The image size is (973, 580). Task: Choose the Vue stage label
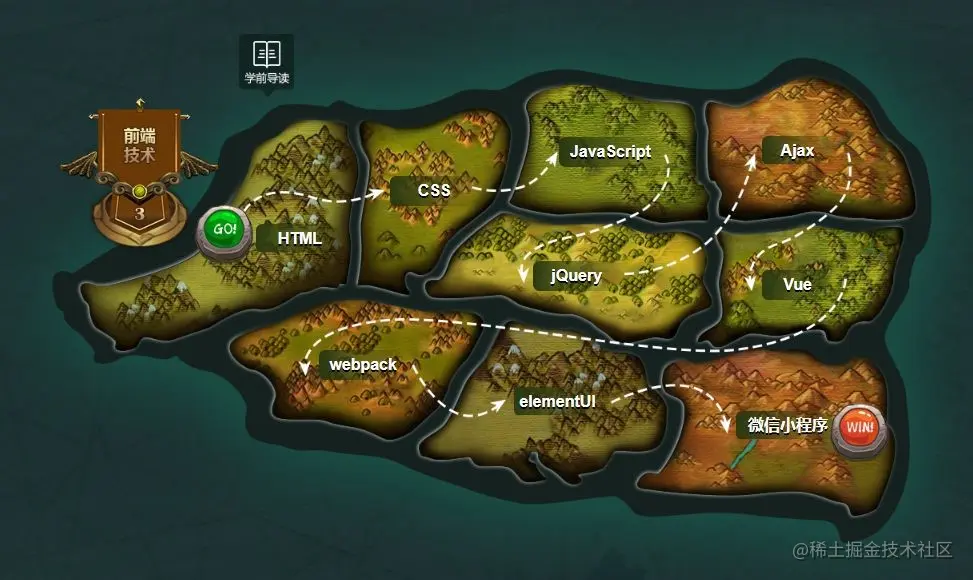point(796,284)
